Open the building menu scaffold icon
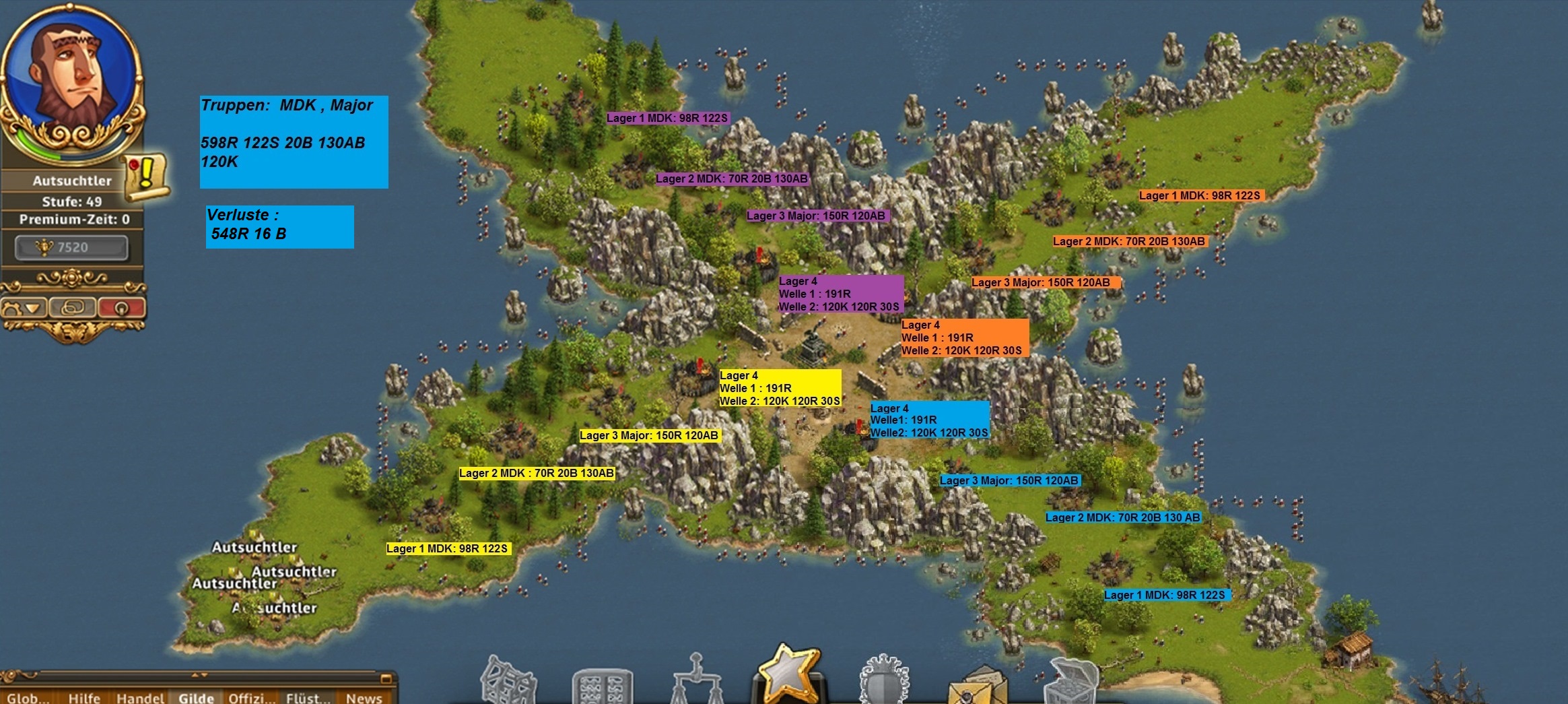 [508, 680]
